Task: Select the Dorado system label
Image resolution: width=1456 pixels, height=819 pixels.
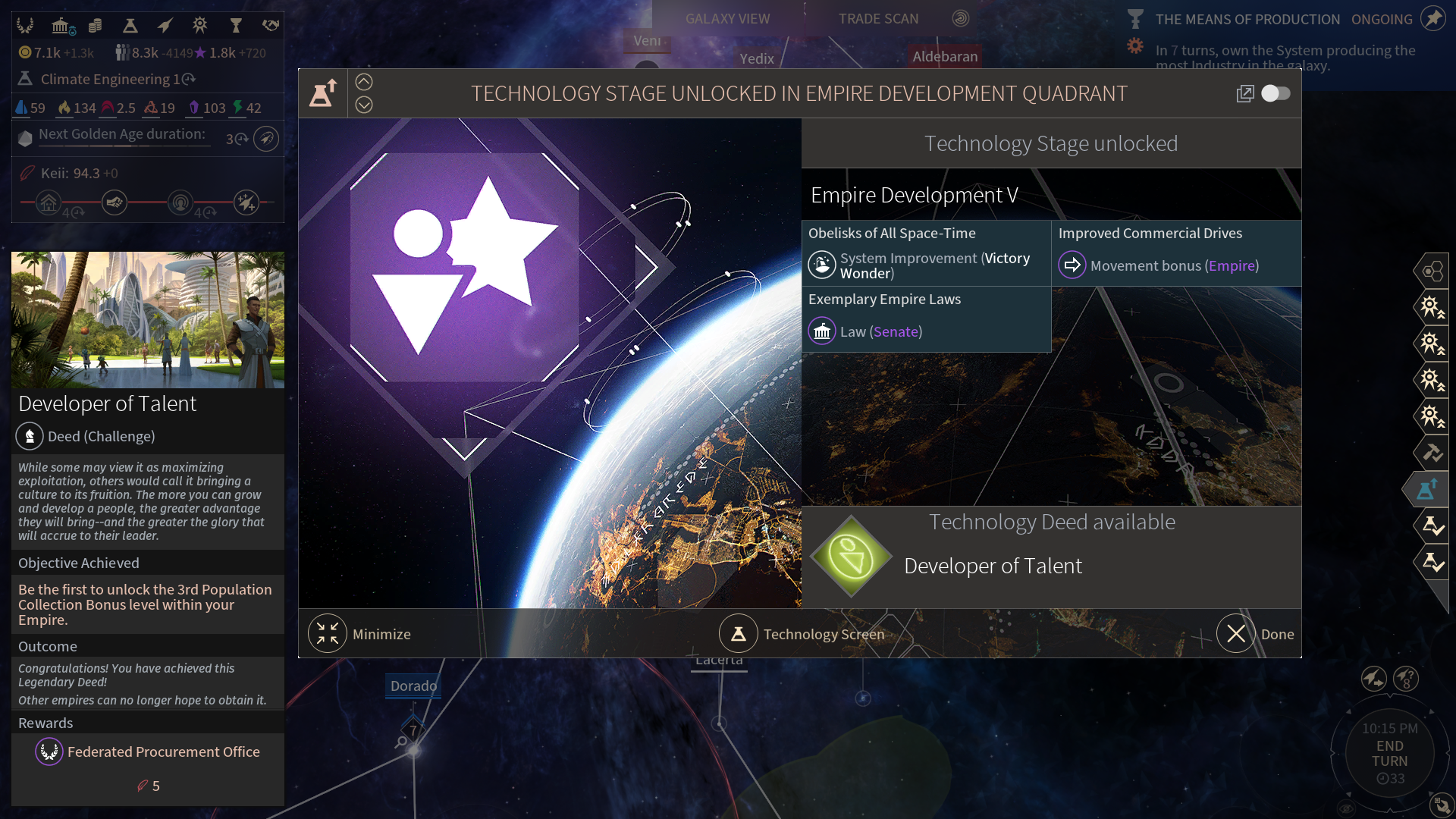Action: (413, 686)
